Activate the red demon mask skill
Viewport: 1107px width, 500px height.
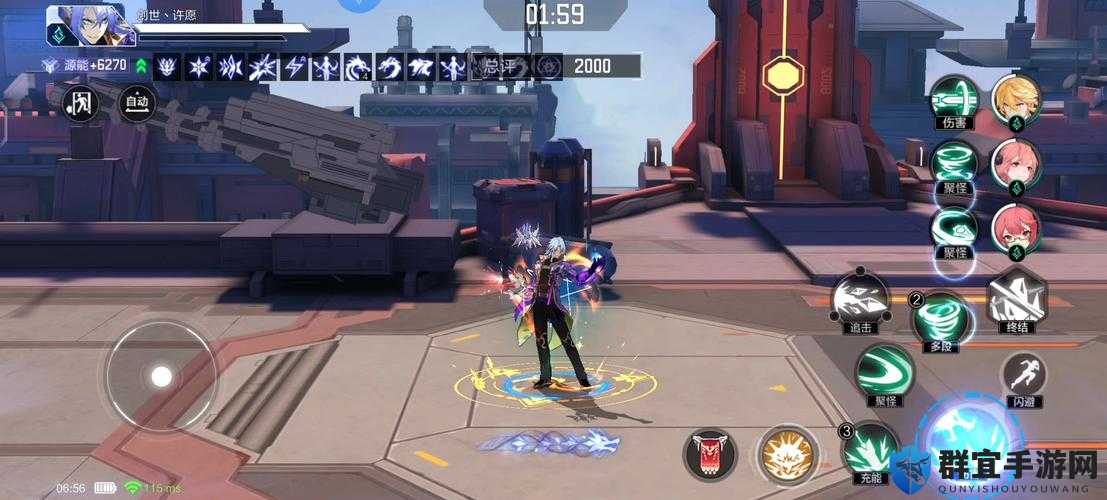pos(709,454)
